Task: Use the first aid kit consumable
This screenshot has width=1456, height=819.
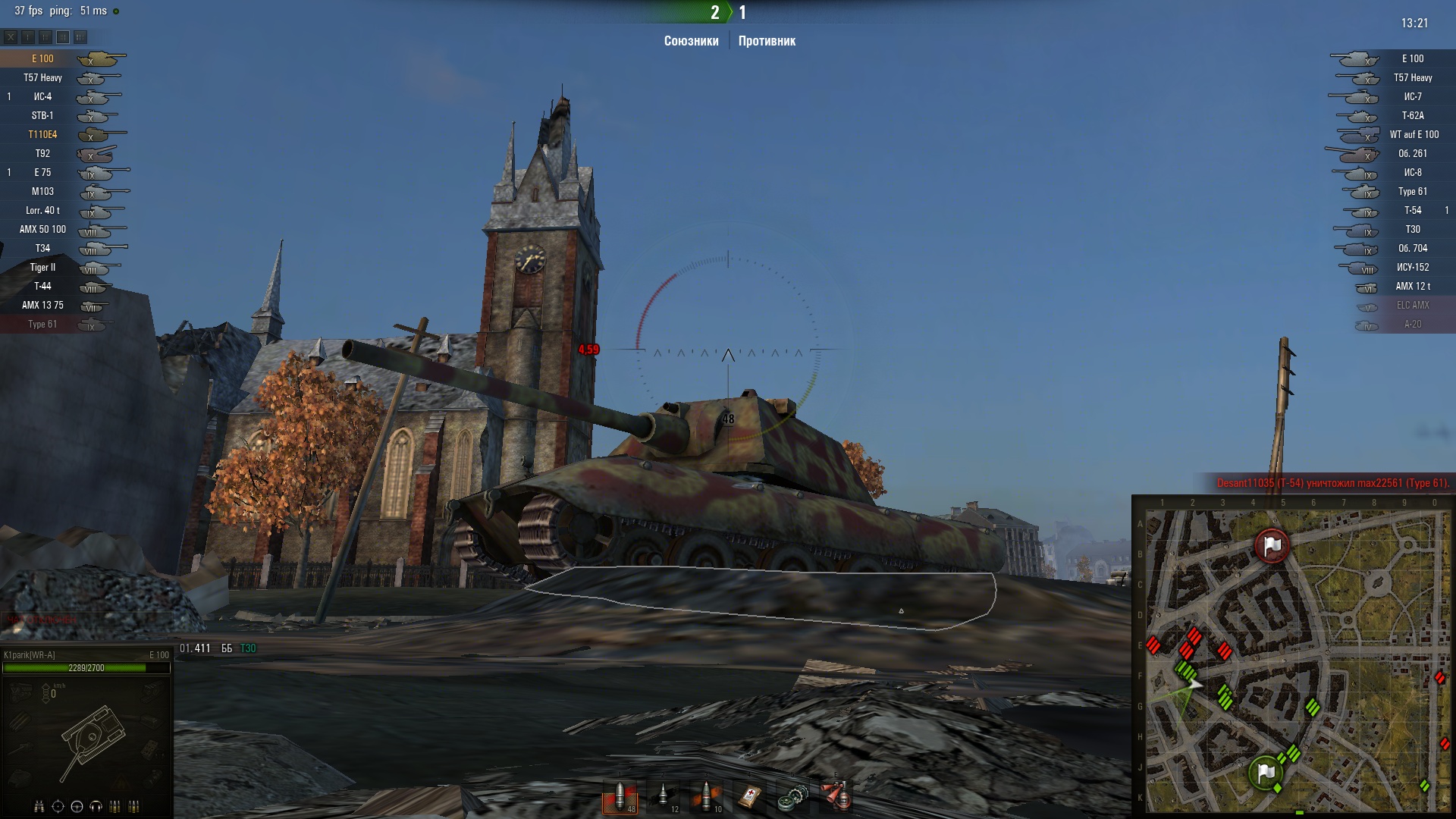Action: (750, 797)
